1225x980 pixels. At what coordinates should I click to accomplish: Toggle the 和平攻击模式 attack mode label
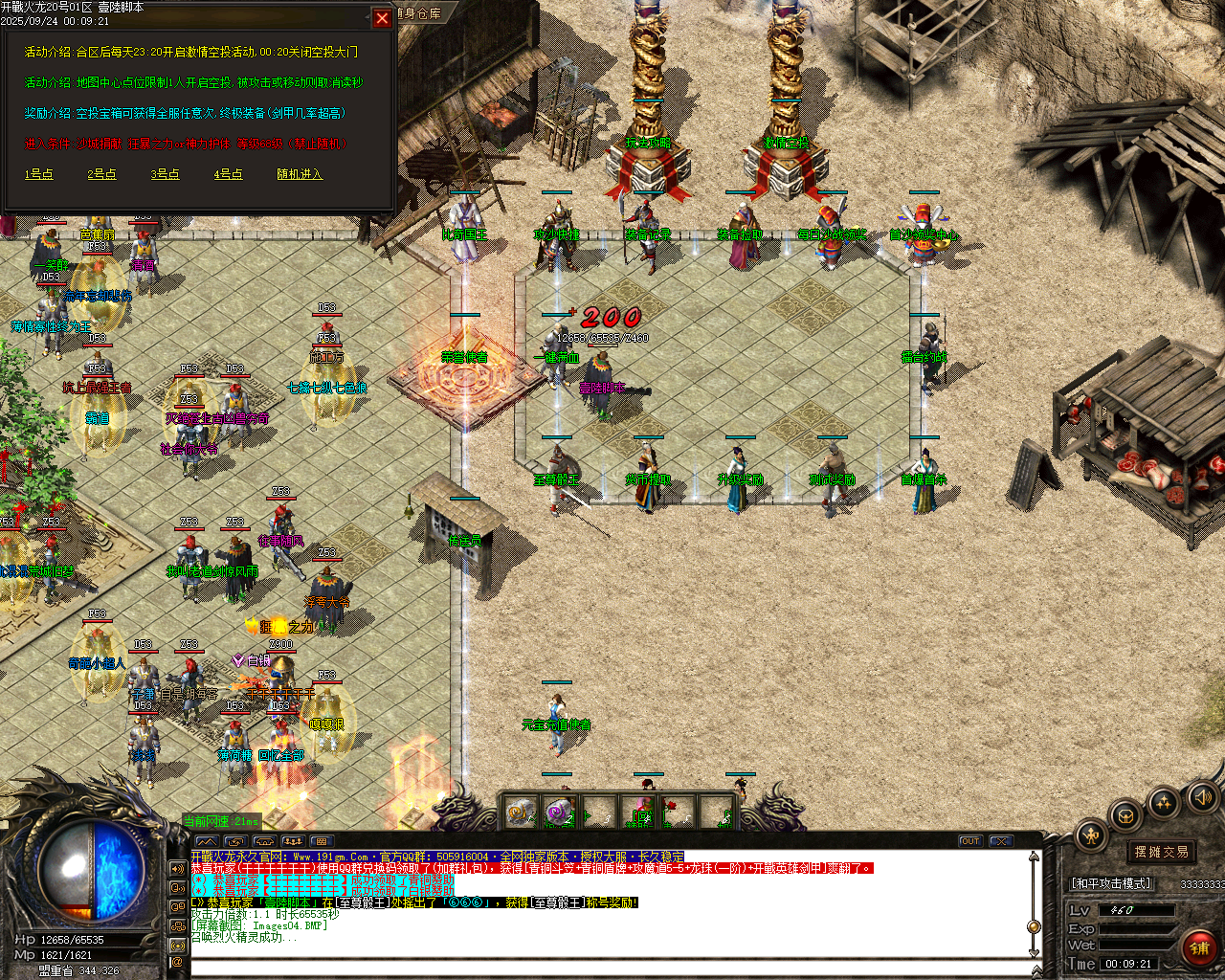click(1110, 883)
